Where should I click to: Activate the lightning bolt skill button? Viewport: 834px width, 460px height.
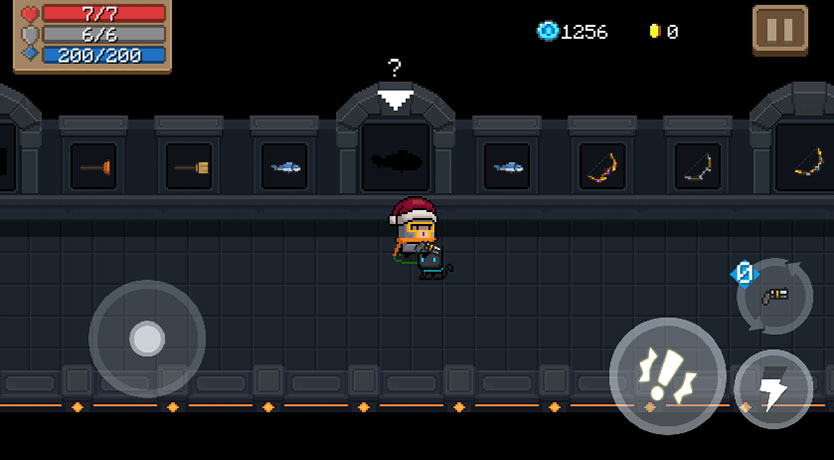773,389
